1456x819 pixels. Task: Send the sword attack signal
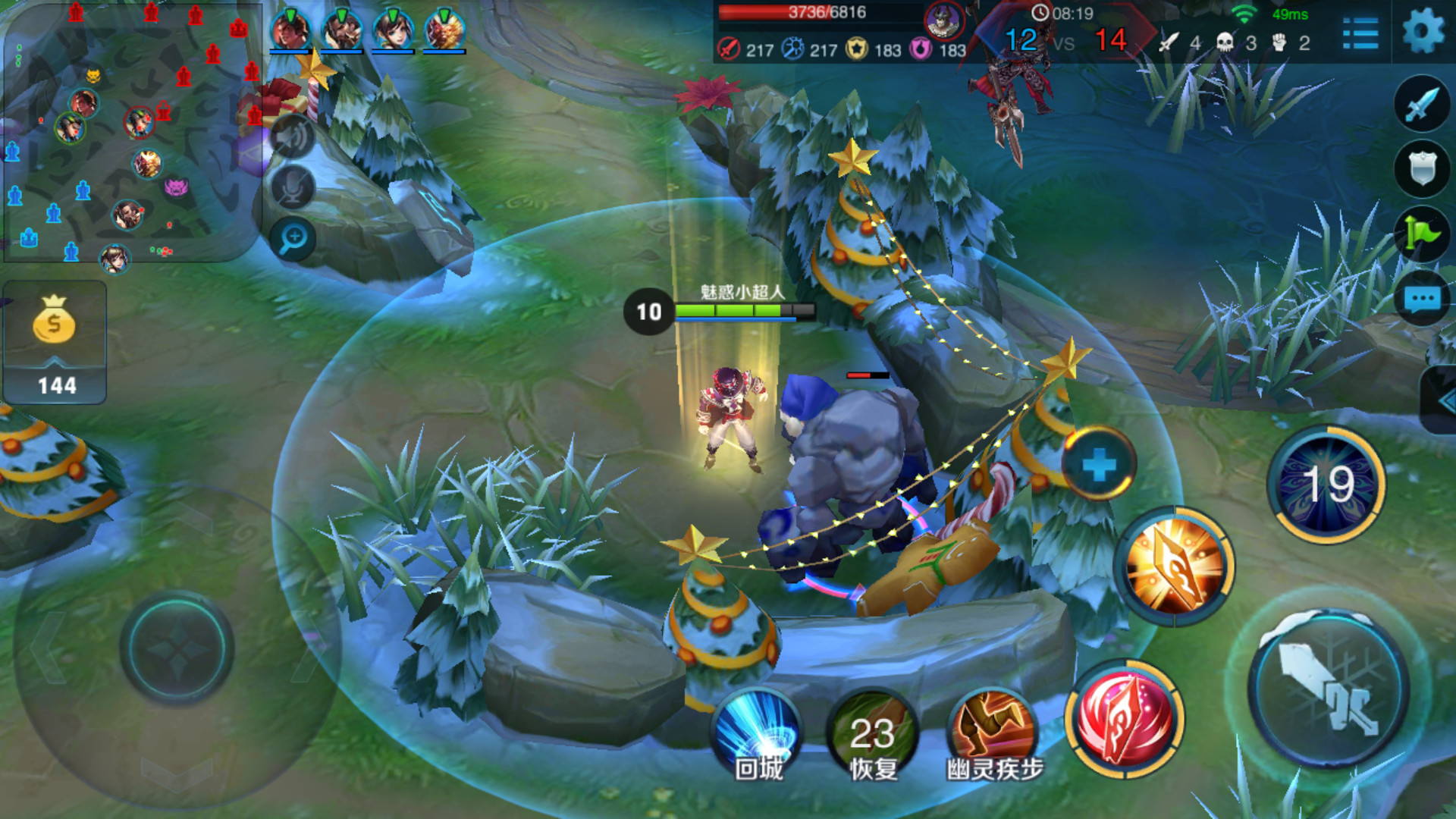click(1422, 104)
